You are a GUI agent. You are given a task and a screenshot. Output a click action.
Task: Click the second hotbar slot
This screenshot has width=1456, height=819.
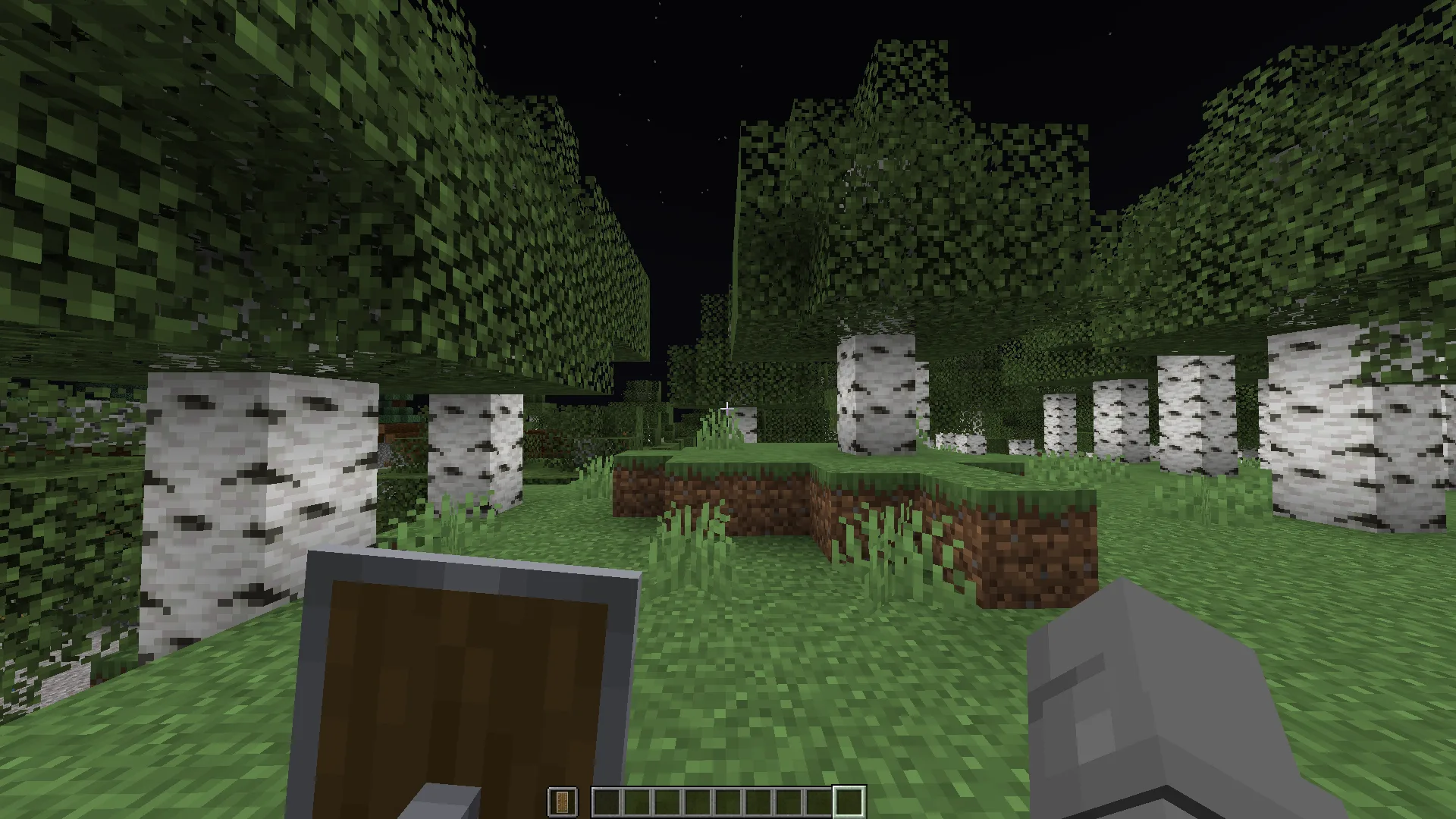[637, 799]
